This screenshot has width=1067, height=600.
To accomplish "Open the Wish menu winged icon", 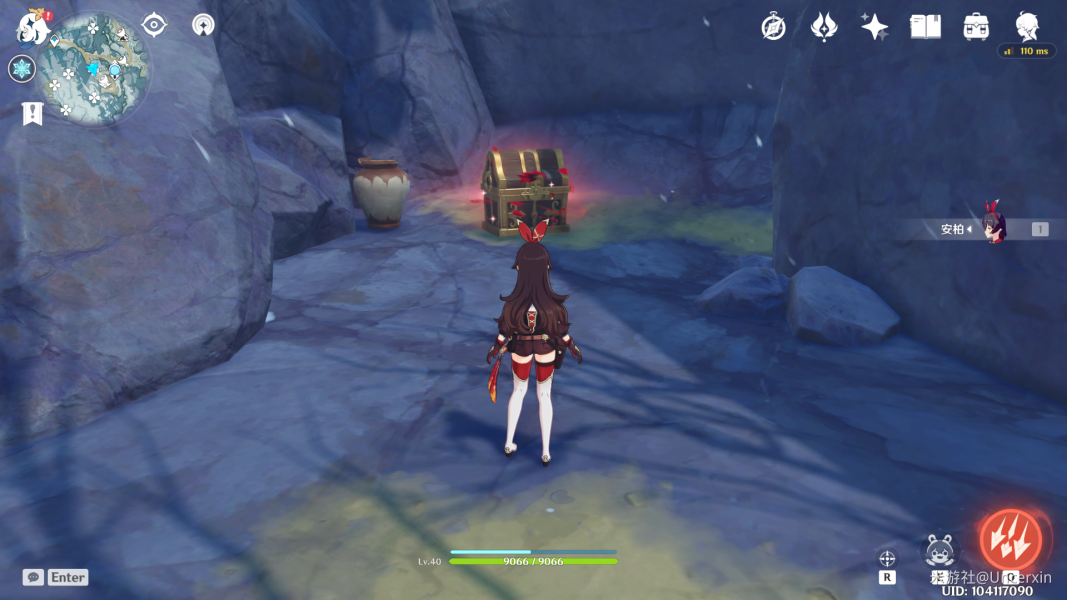I will (824, 27).
